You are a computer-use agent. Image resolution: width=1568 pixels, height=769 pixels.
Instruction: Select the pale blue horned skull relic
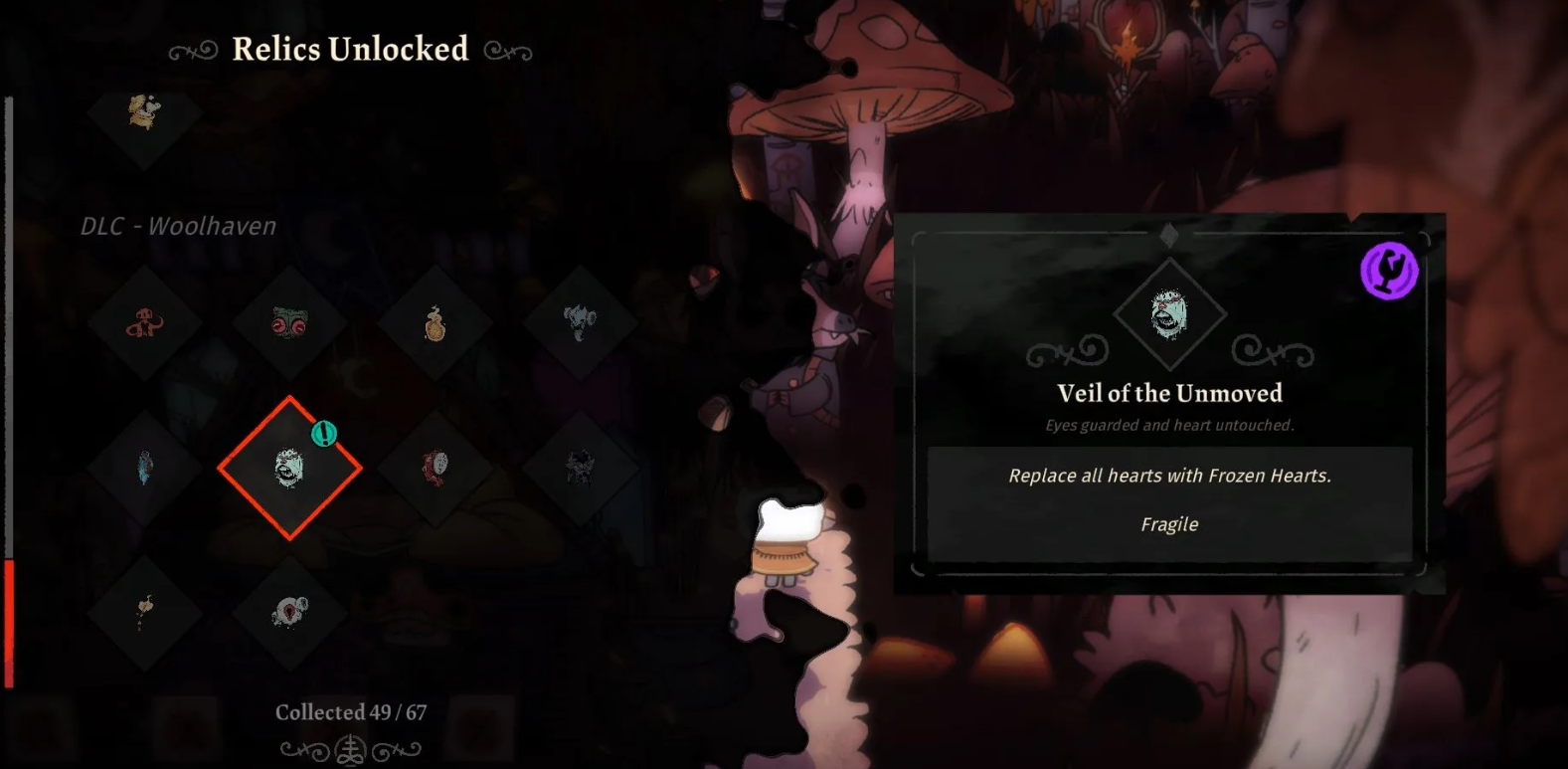[x=580, y=322]
